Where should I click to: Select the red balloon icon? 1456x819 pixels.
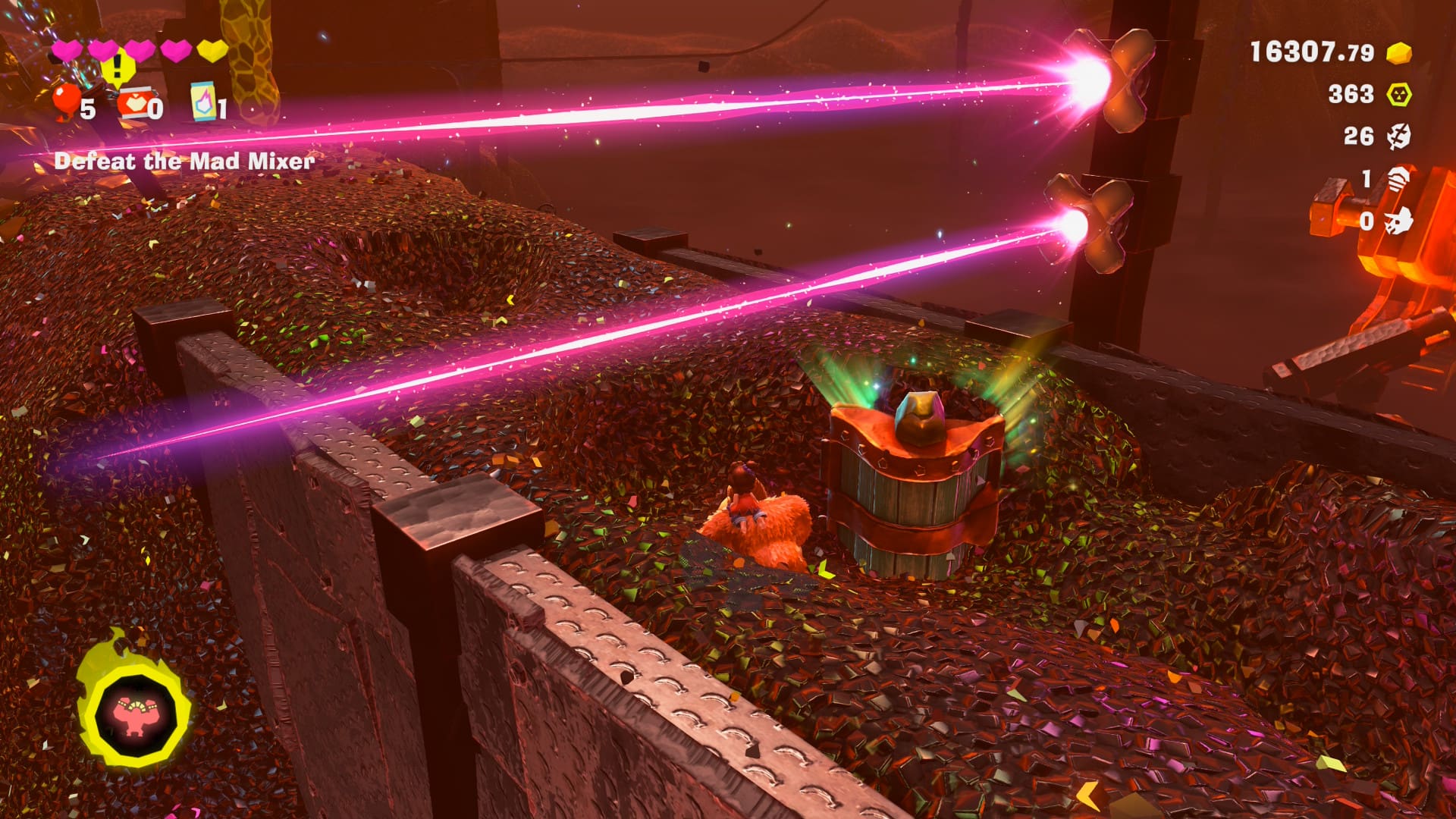[x=66, y=100]
